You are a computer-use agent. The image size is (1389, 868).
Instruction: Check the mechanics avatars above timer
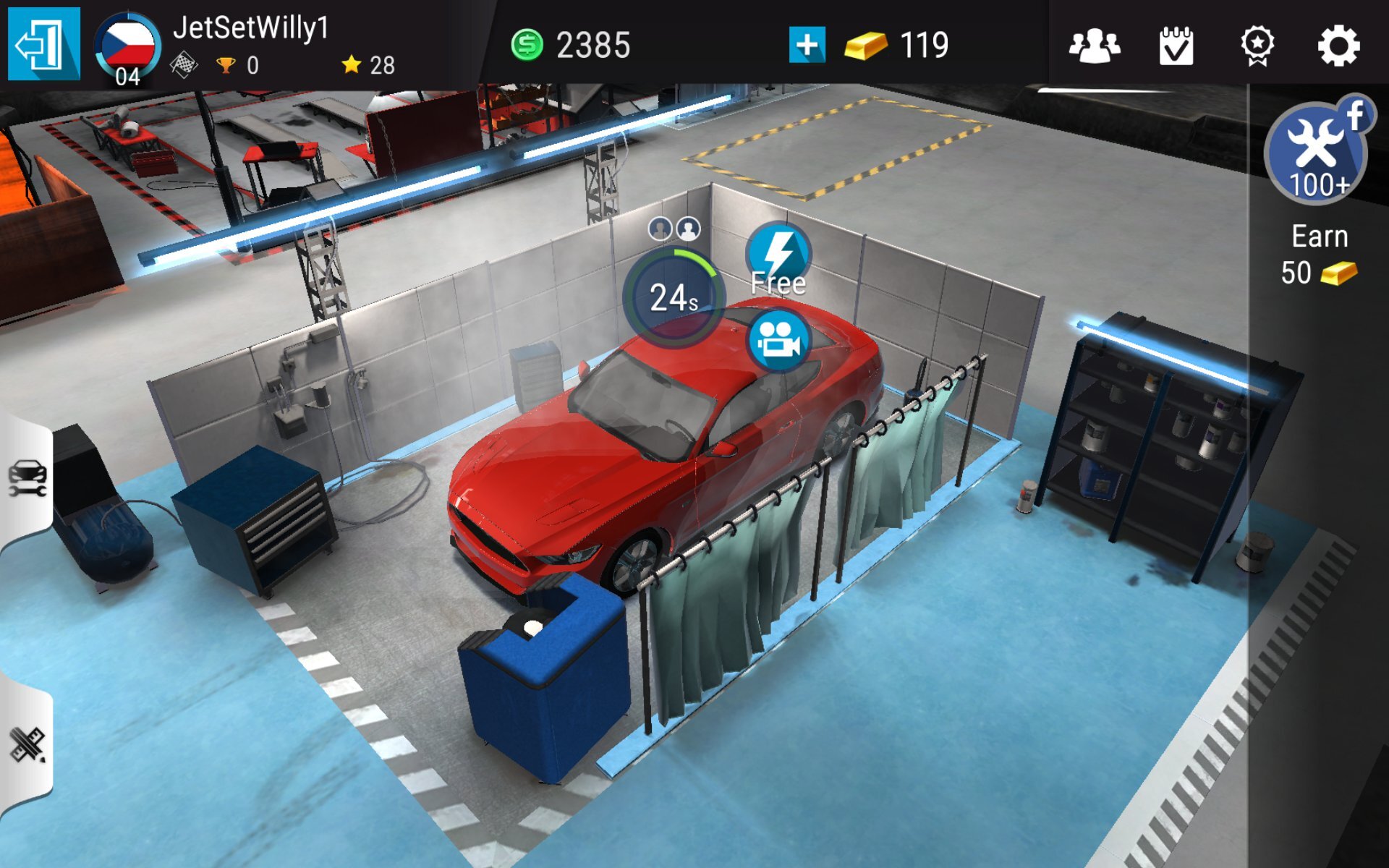click(x=674, y=229)
